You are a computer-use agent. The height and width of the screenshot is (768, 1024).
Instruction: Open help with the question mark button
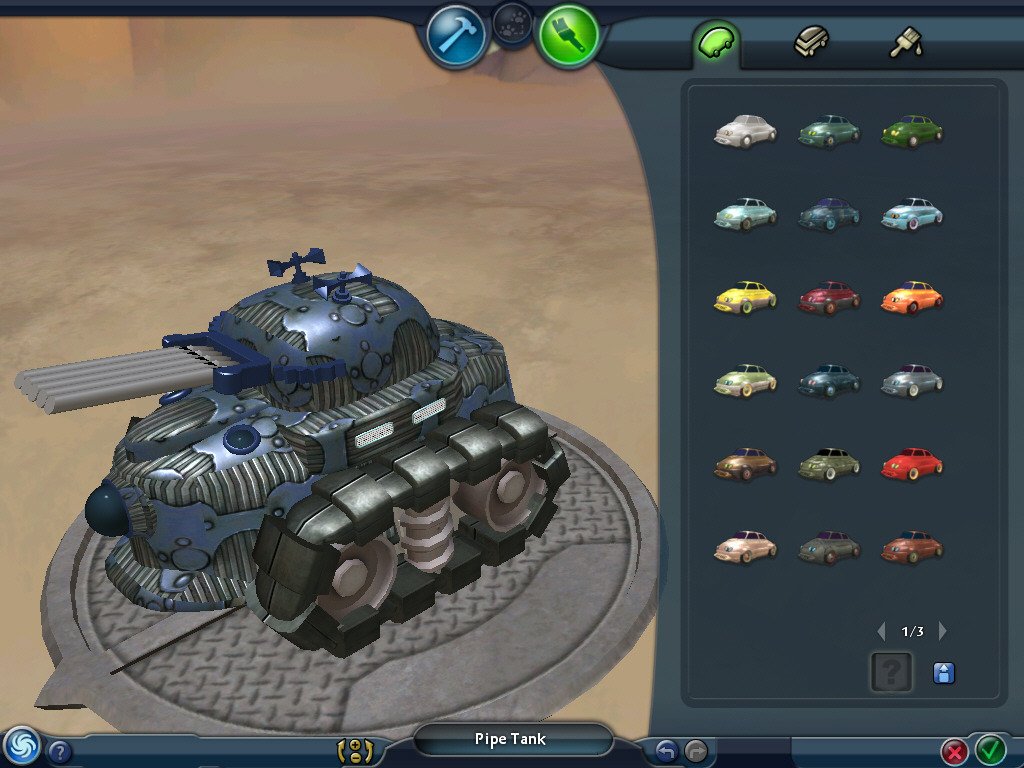[60, 751]
